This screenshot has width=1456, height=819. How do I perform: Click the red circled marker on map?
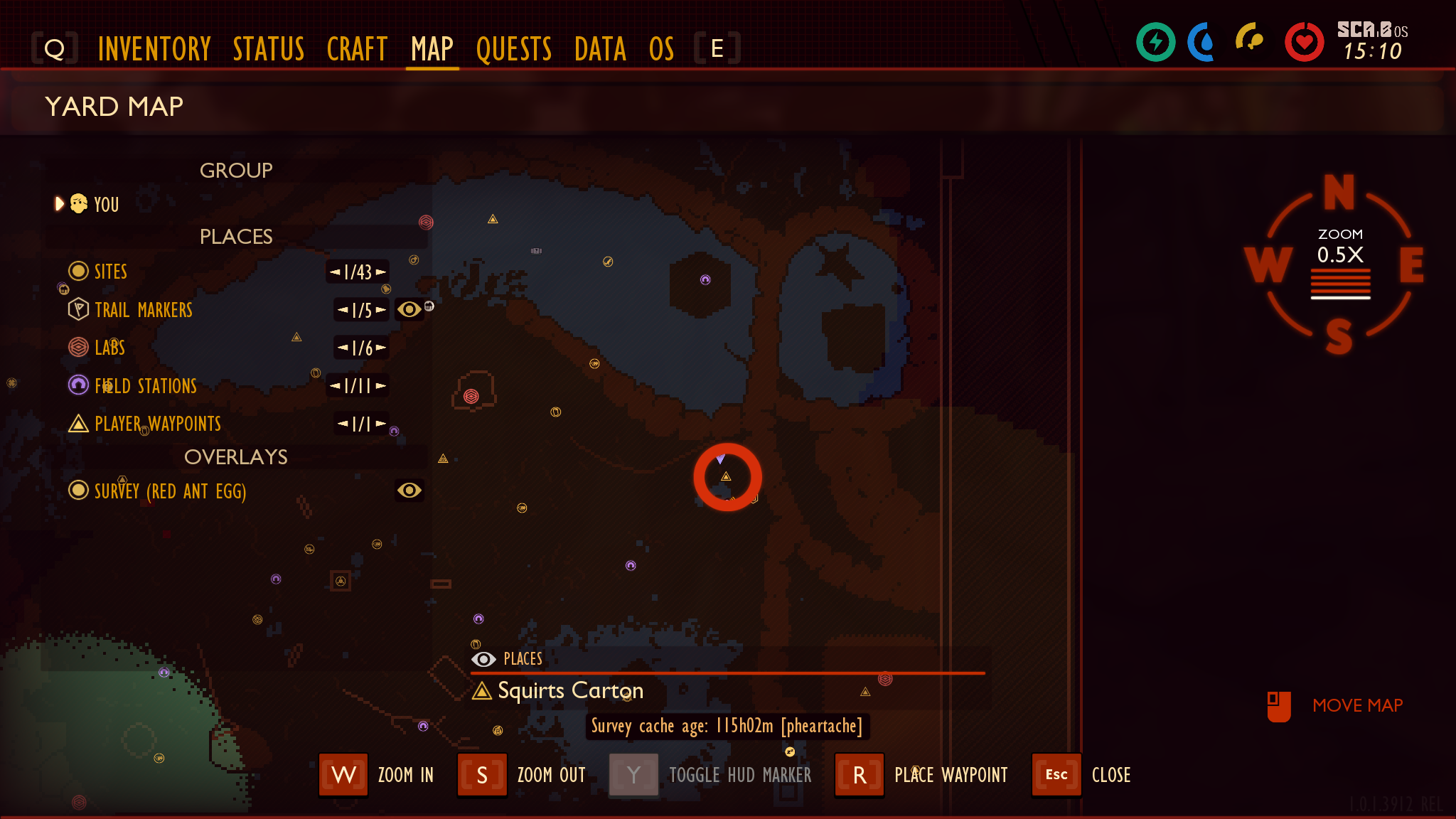(x=727, y=477)
